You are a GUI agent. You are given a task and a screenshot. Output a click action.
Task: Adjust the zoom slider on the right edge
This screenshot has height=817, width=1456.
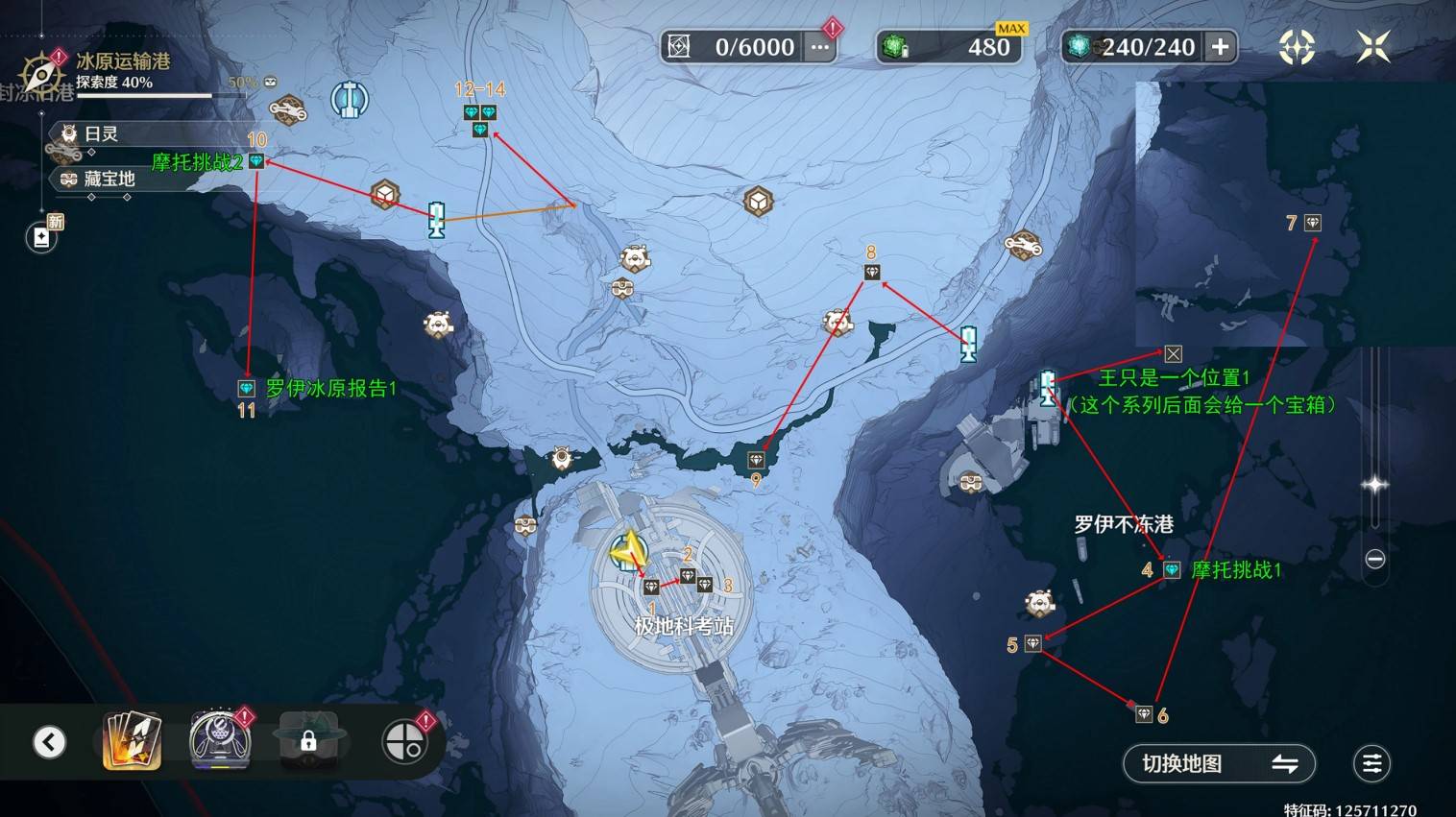[x=1375, y=485]
